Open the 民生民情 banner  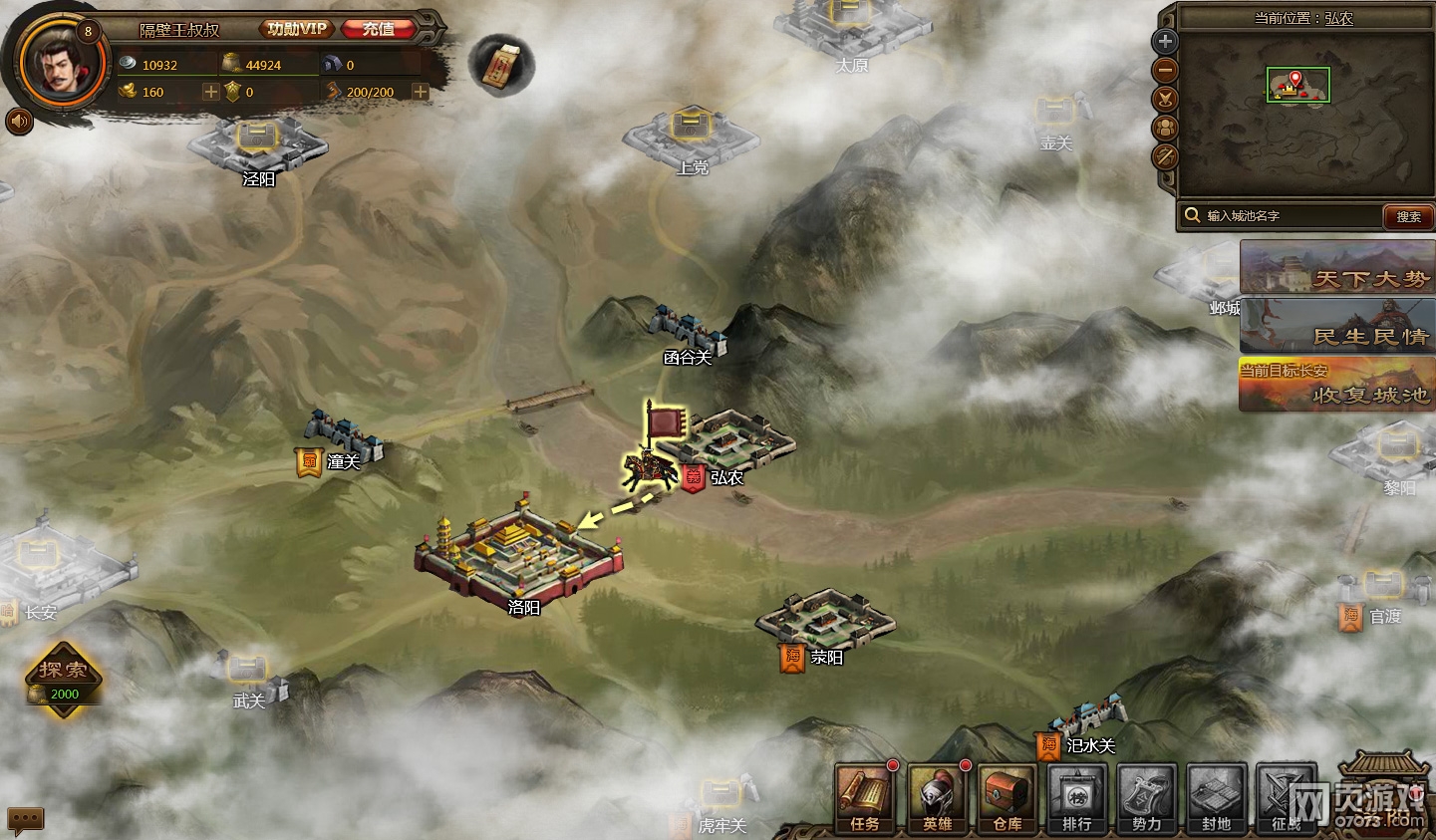coord(1337,327)
